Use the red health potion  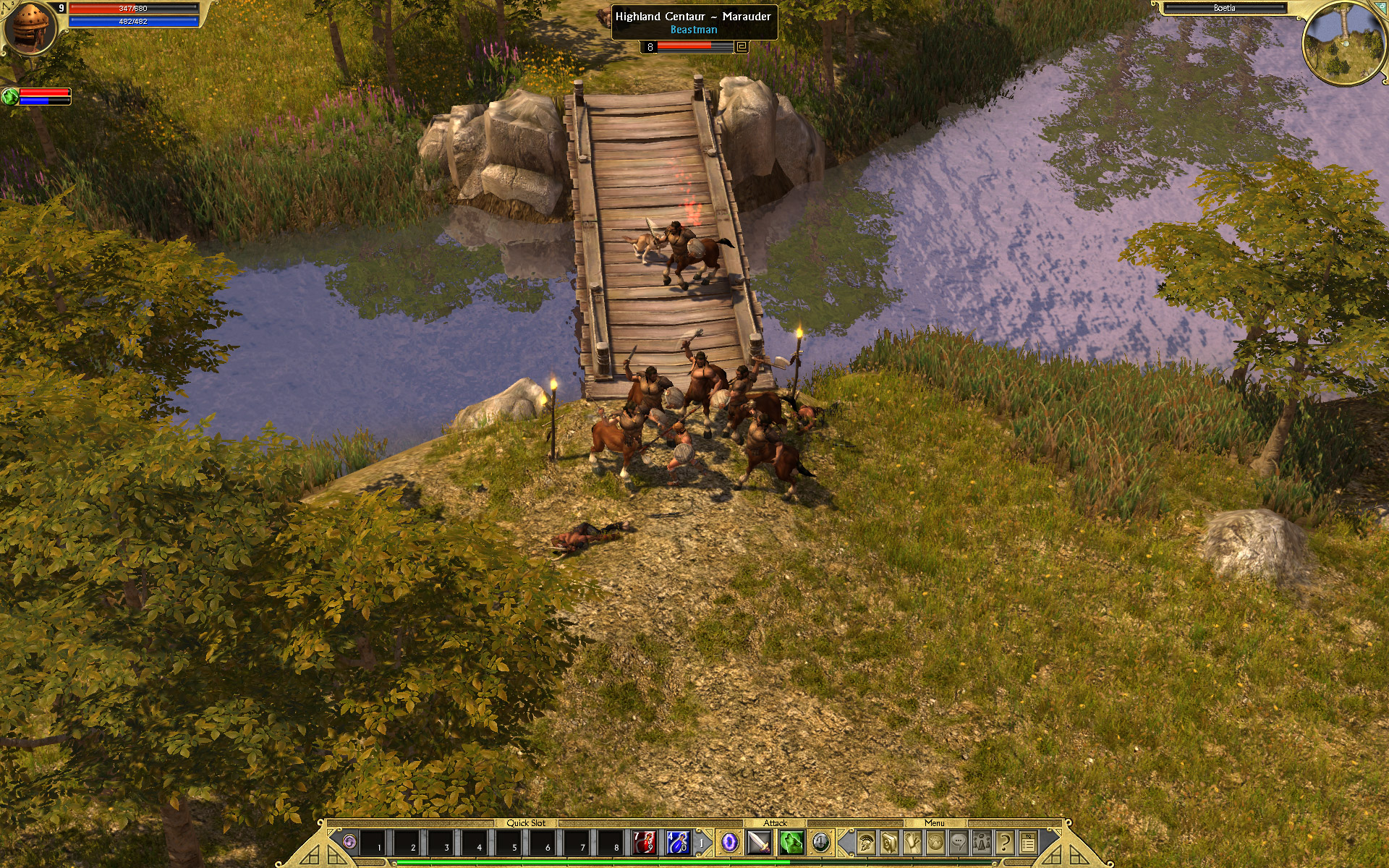pos(642,842)
